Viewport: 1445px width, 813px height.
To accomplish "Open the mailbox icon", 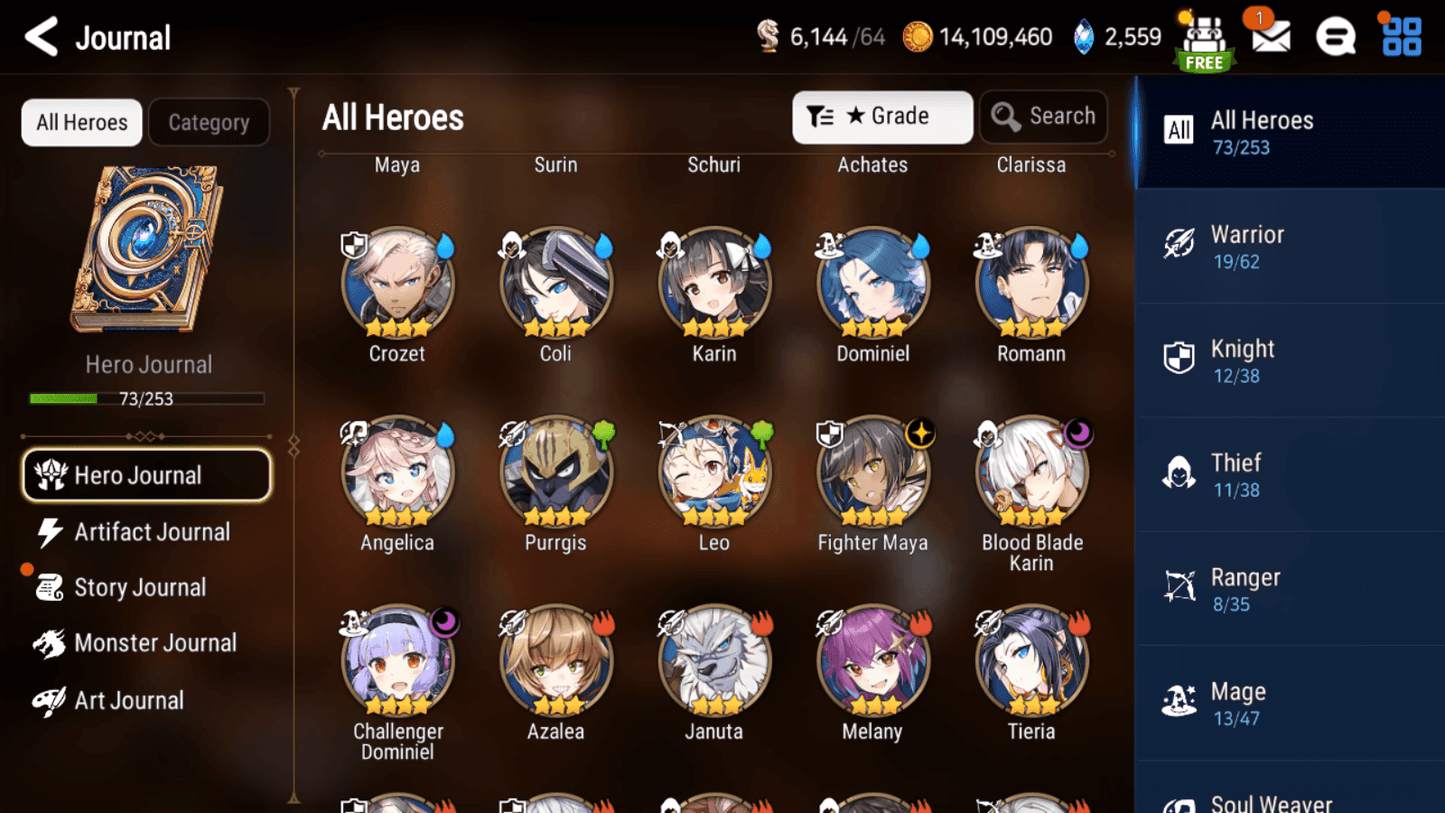I will pos(1268,36).
